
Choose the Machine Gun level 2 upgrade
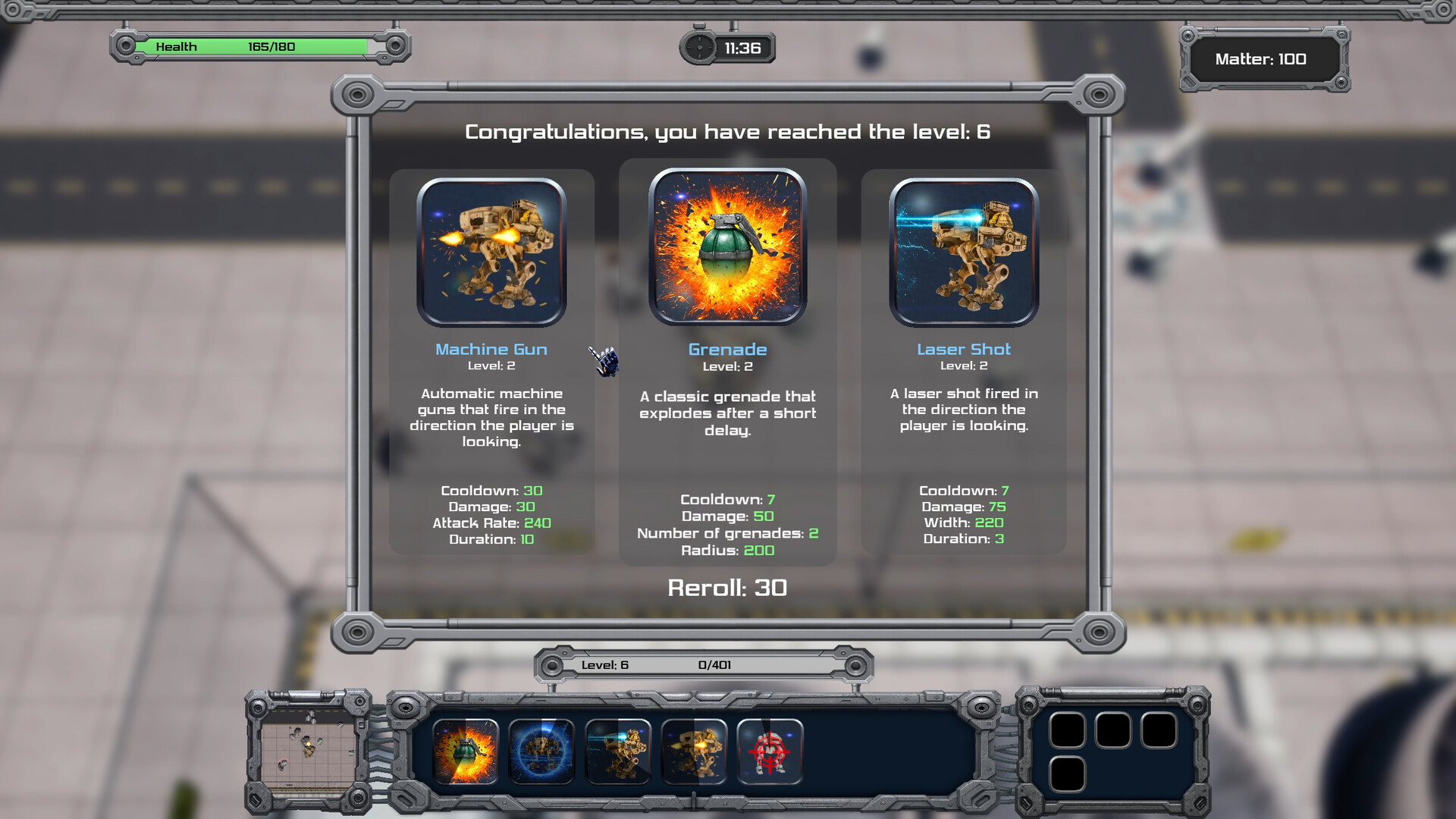click(x=492, y=356)
